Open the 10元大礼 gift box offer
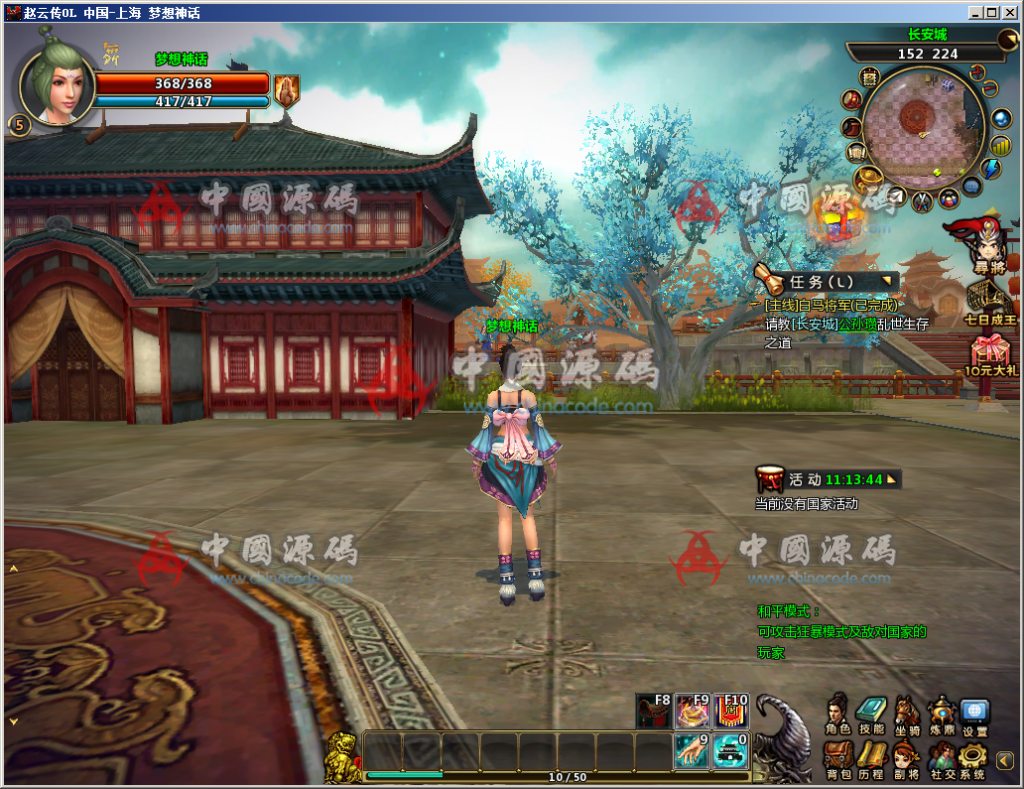The image size is (1024, 789). coord(991,355)
